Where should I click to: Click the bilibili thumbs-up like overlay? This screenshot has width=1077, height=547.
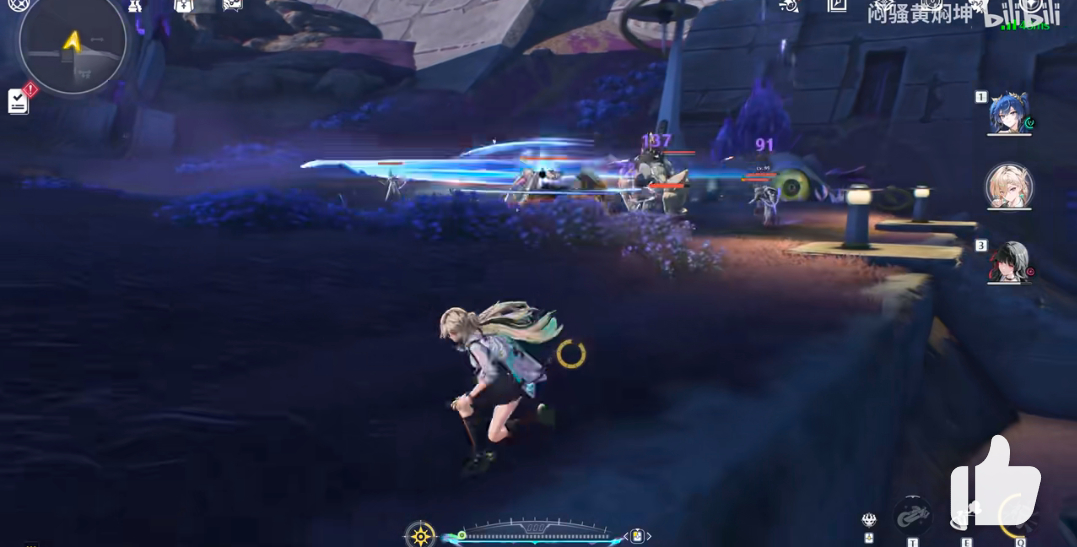994,482
